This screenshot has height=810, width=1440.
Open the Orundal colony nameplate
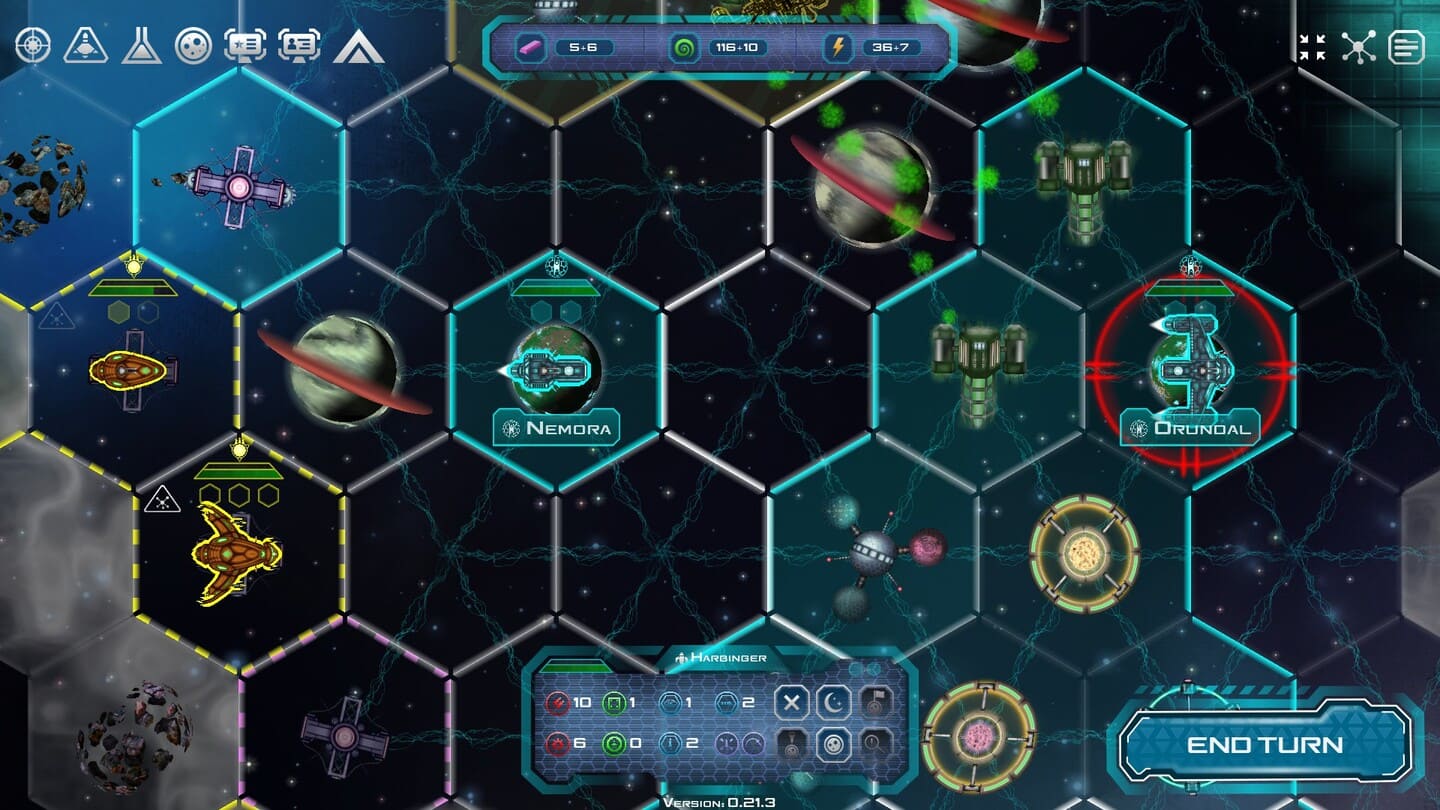tap(1190, 426)
